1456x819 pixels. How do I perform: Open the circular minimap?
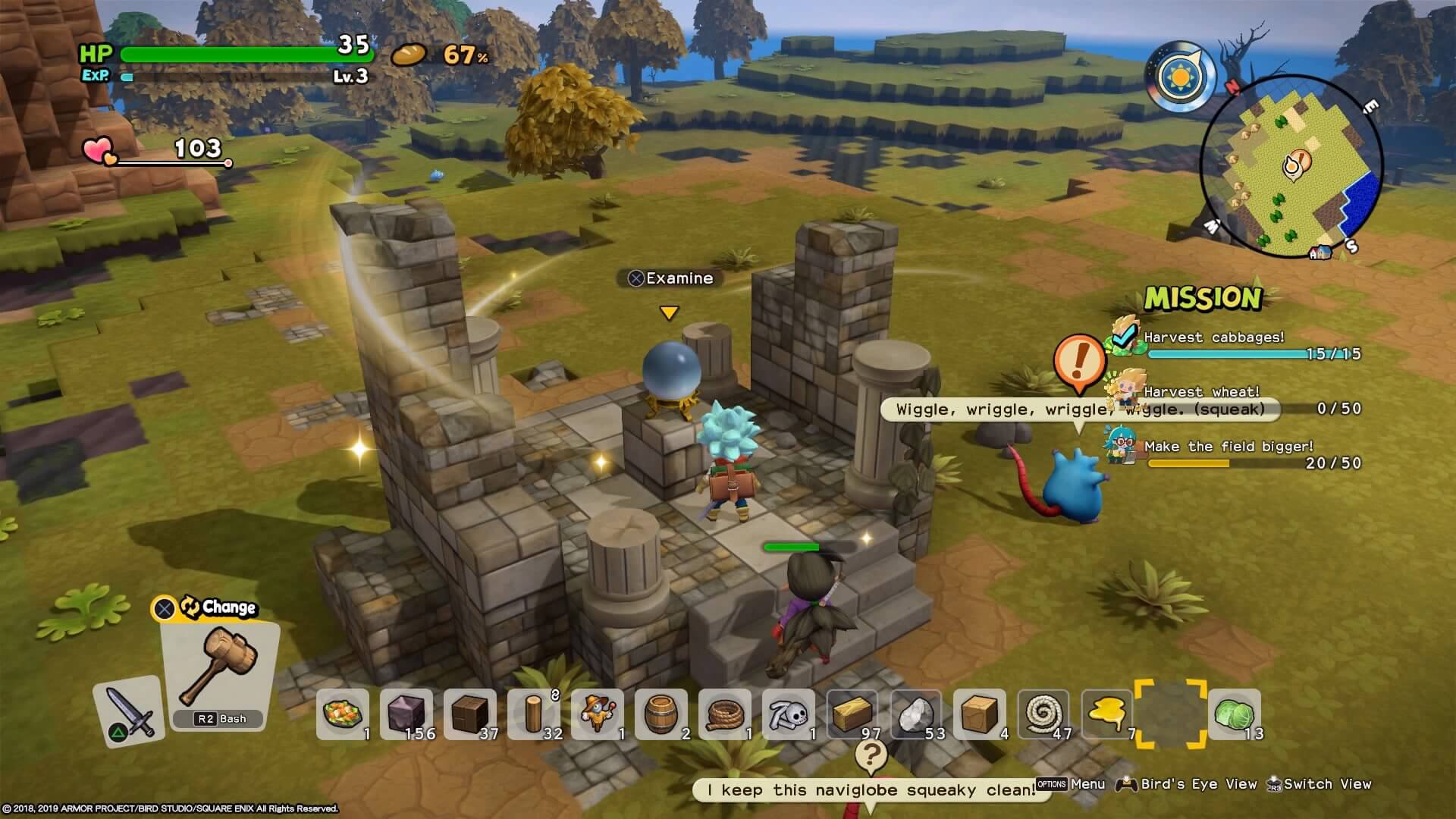click(1291, 167)
